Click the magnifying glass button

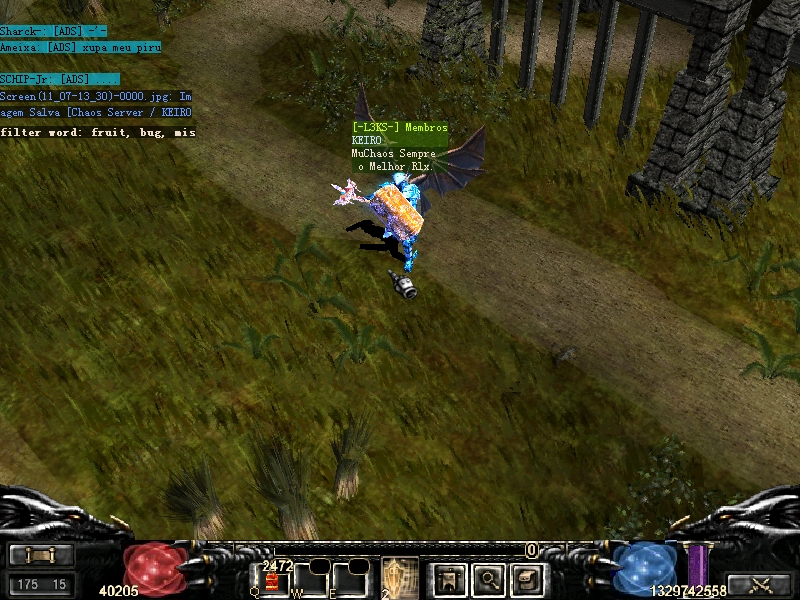(x=488, y=577)
